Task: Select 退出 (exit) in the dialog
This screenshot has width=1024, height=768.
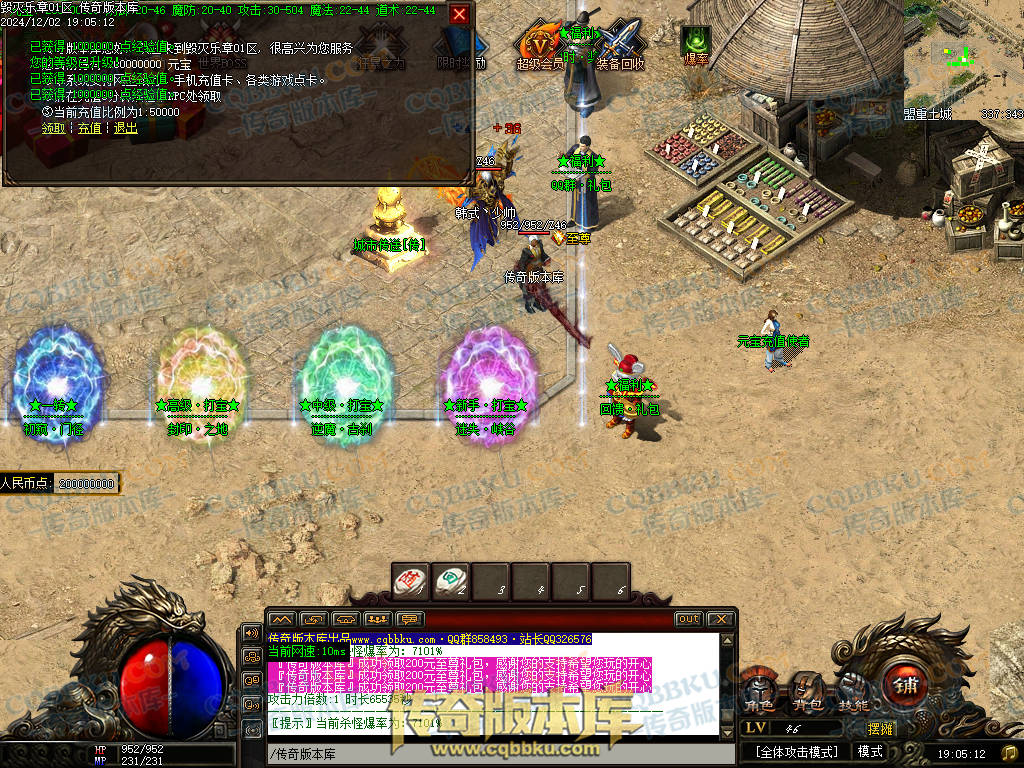Action: (x=125, y=128)
